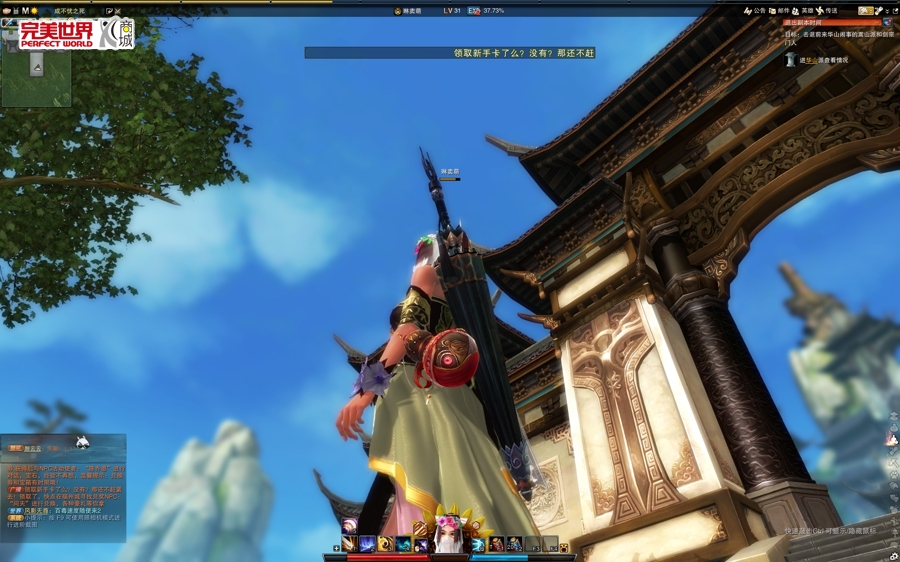
Task: Click the sun weather icon
Action: tap(35, 11)
